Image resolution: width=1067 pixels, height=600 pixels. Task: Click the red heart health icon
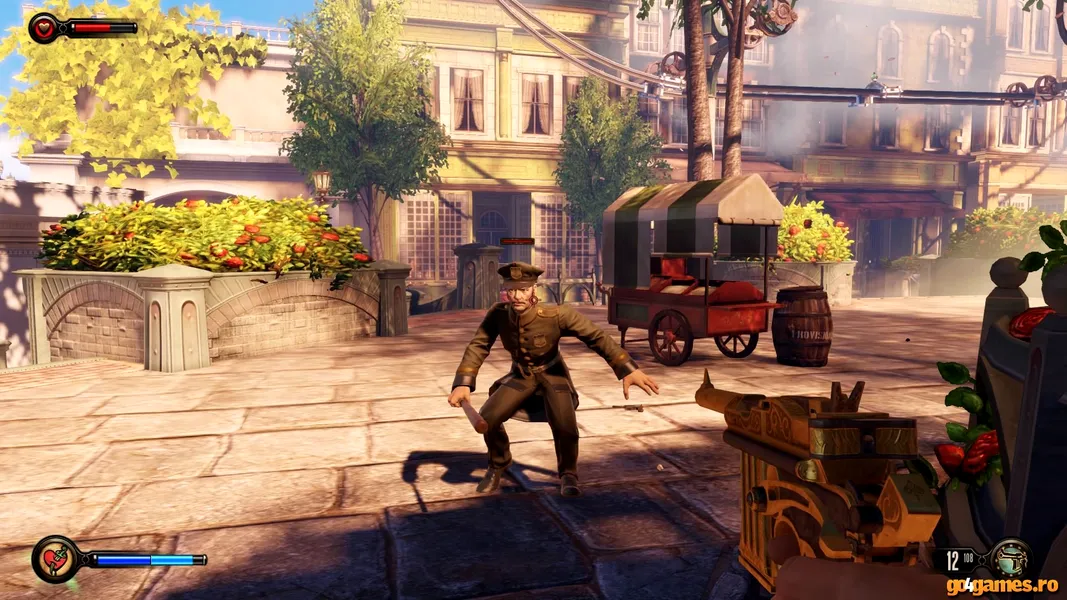click(x=44, y=28)
